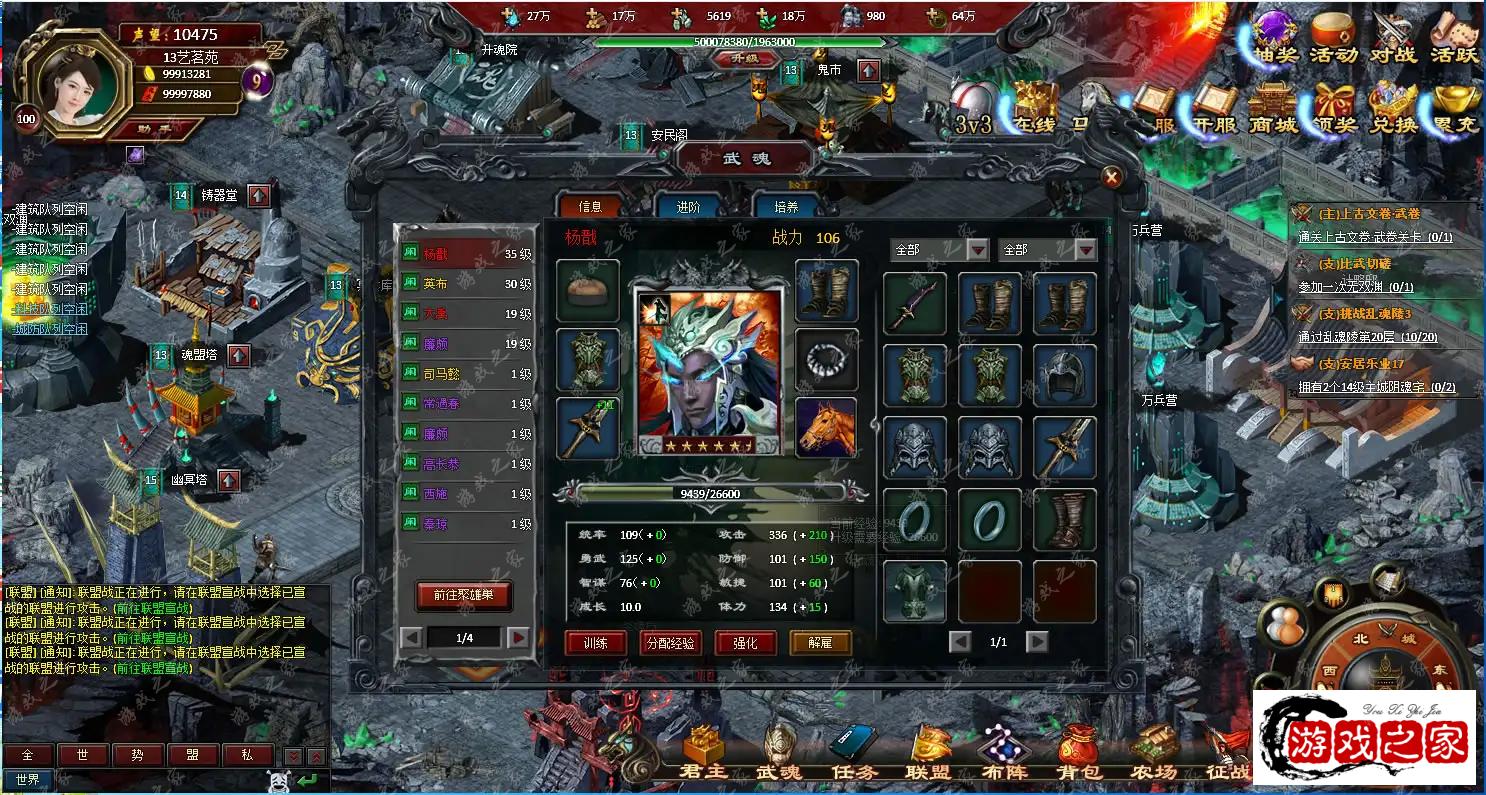
Task: Click the 前往聚雄巢 button
Action: (x=463, y=595)
